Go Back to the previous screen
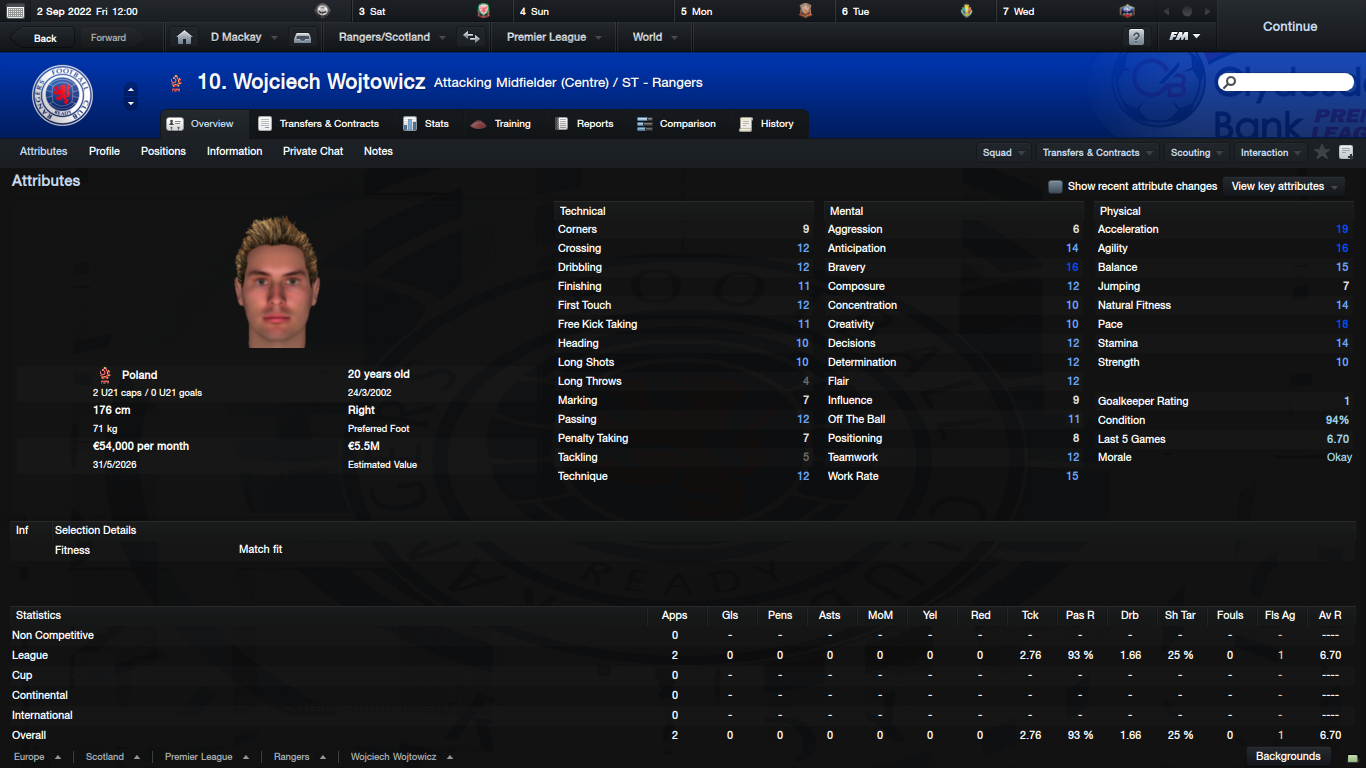The image size is (1366, 768). click(45, 38)
